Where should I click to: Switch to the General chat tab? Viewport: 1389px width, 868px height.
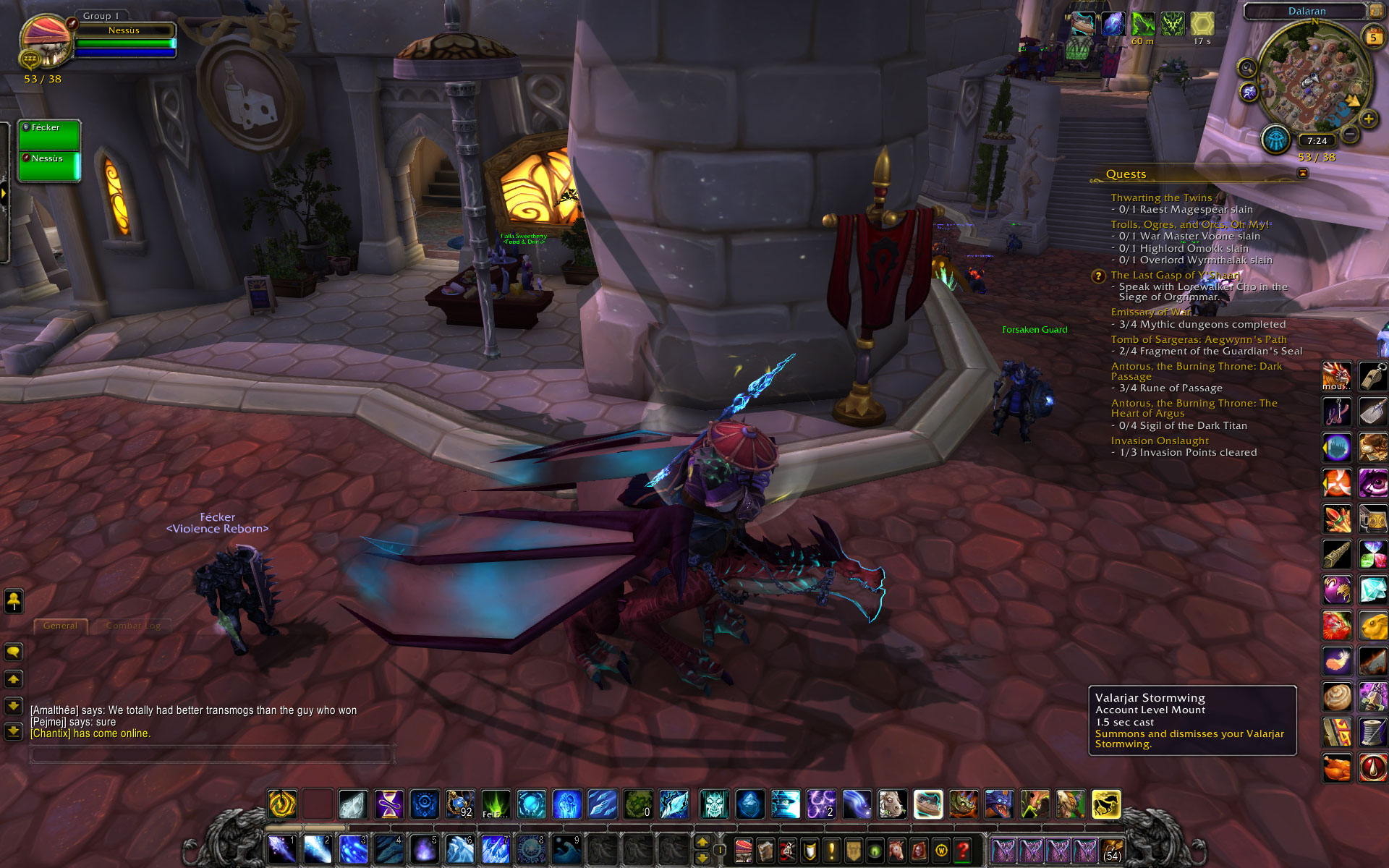point(60,626)
